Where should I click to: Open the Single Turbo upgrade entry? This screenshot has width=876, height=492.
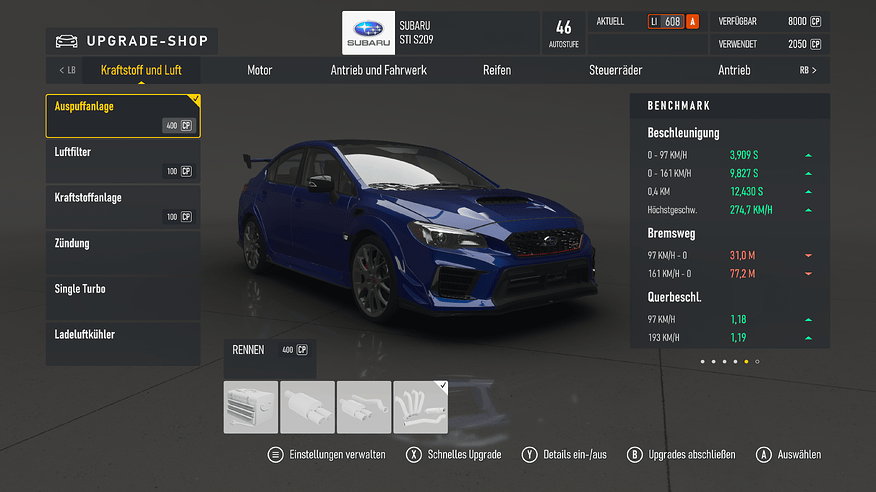(122, 299)
